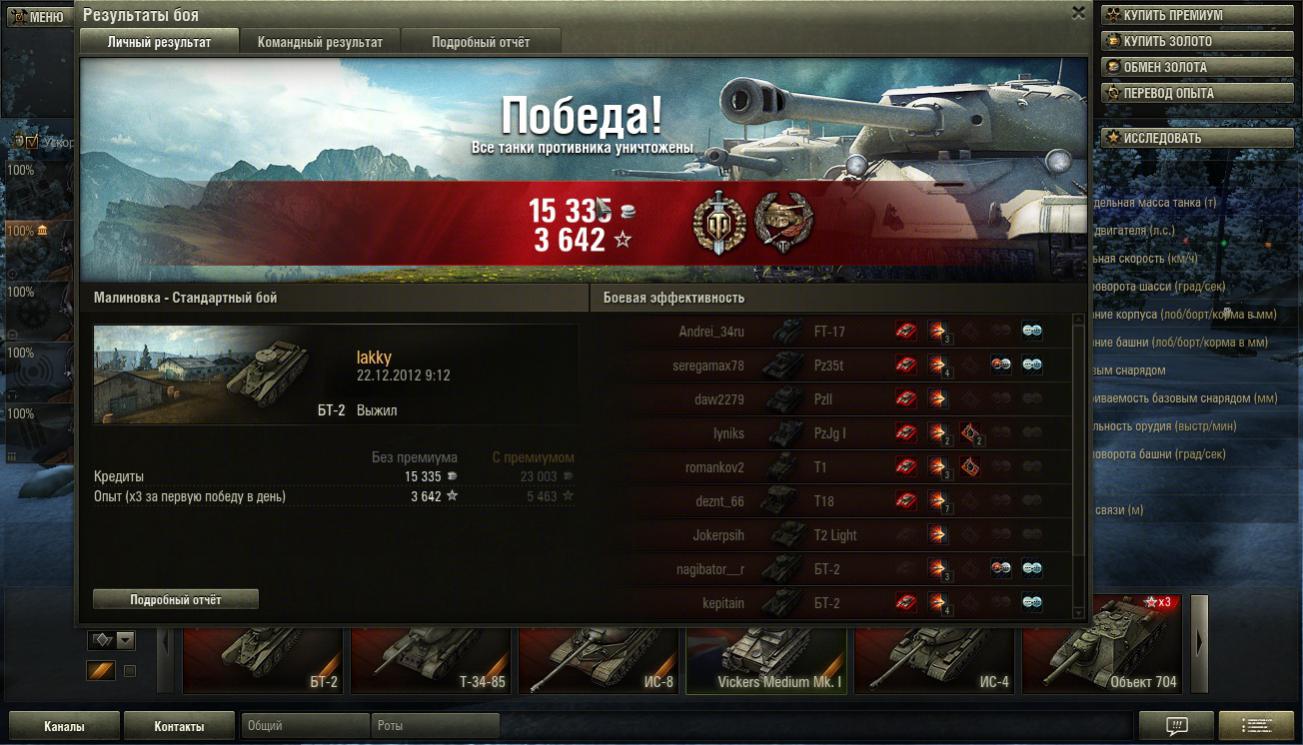The width and height of the screenshot is (1303, 745).
Task: Select the ИС-8 tank in carousel
Action: tap(598, 662)
